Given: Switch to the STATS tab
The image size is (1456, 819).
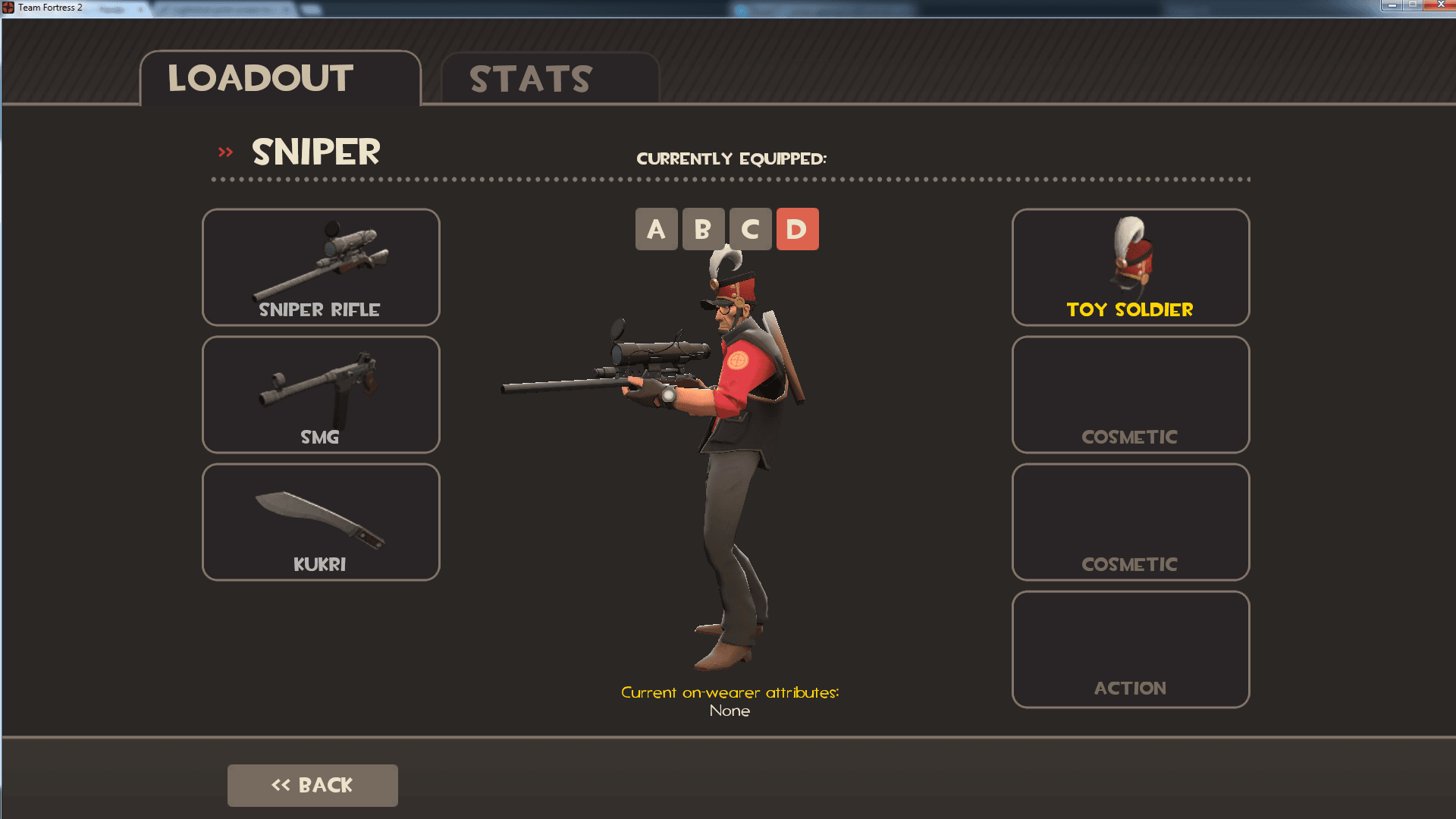Looking at the screenshot, I should click(529, 78).
